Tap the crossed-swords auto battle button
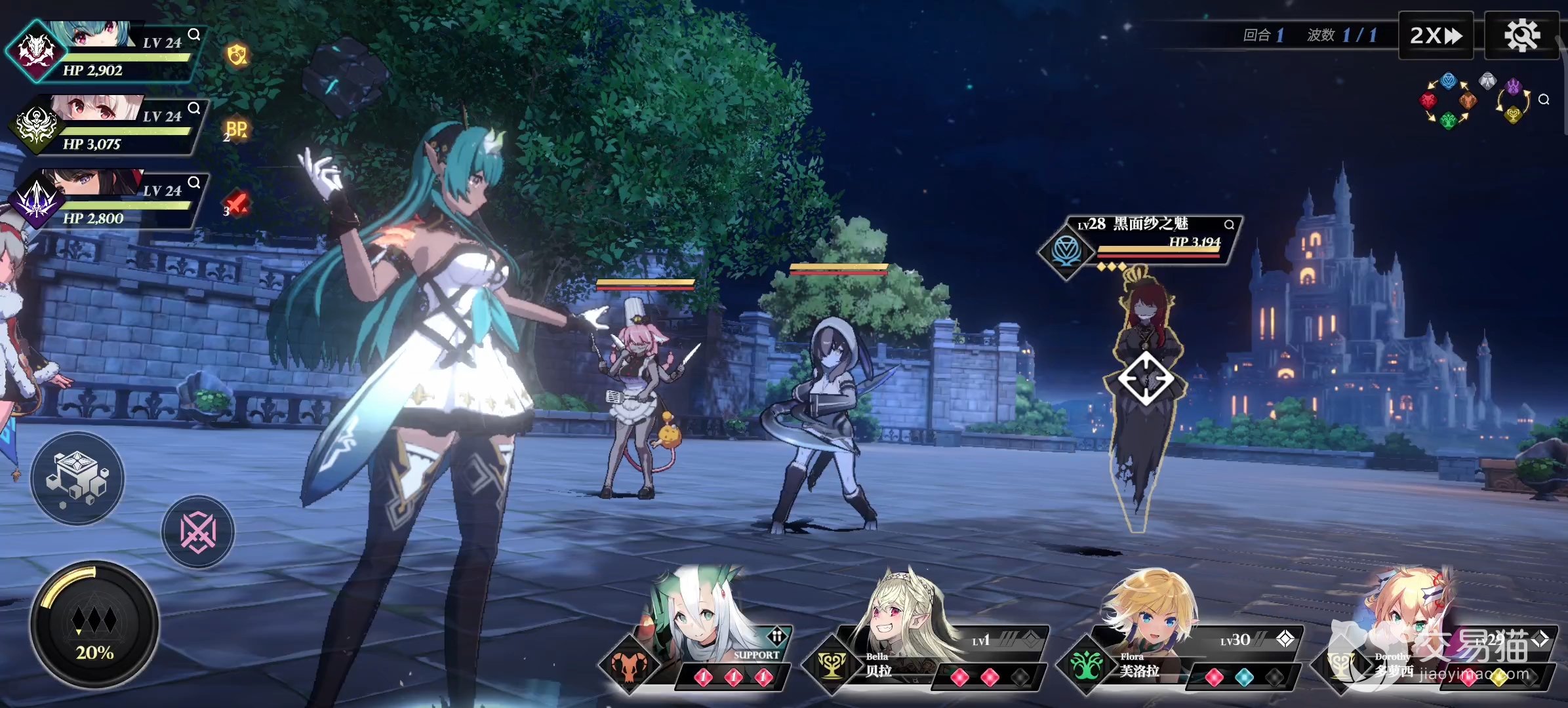 click(198, 532)
